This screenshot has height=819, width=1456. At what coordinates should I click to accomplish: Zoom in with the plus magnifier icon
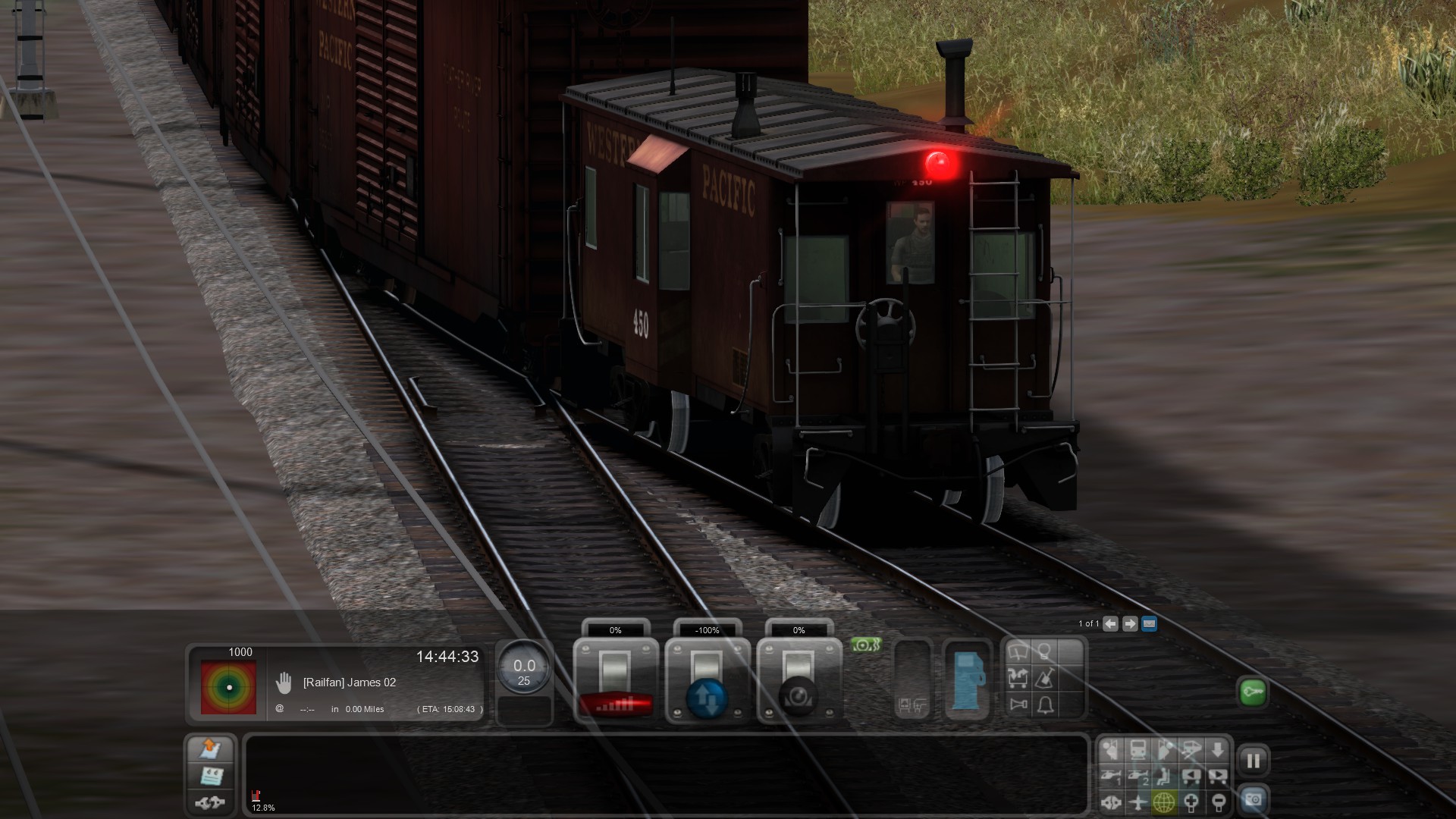1191,802
